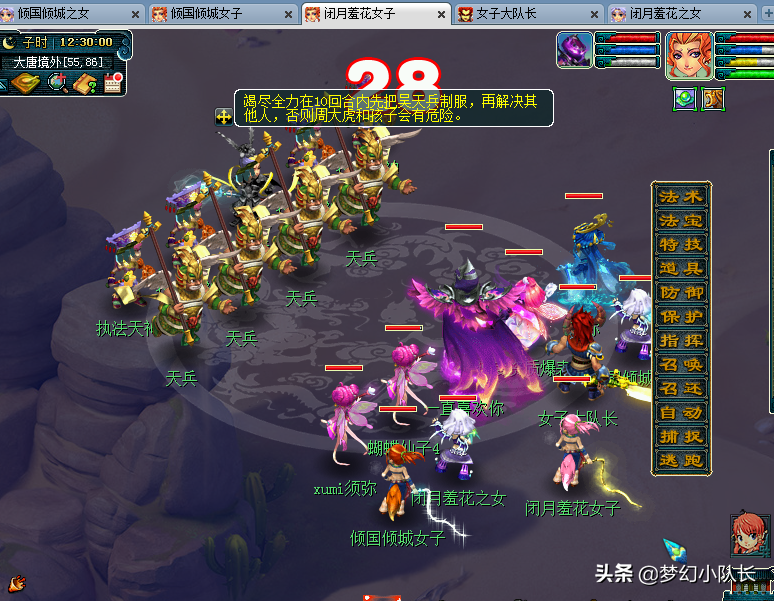Choose the 捕捉 capture command
The image size is (774, 601).
click(681, 437)
